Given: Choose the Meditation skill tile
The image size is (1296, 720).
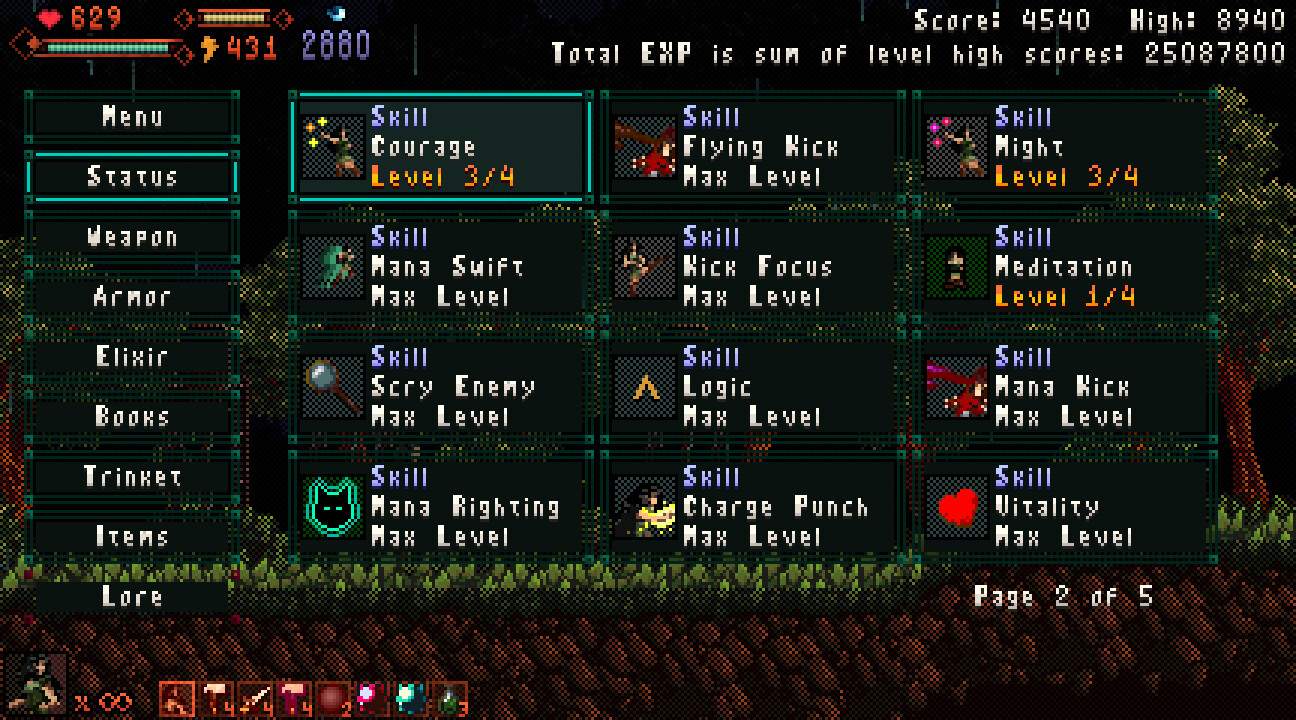Looking at the screenshot, I should click(x=1064, y=267).
